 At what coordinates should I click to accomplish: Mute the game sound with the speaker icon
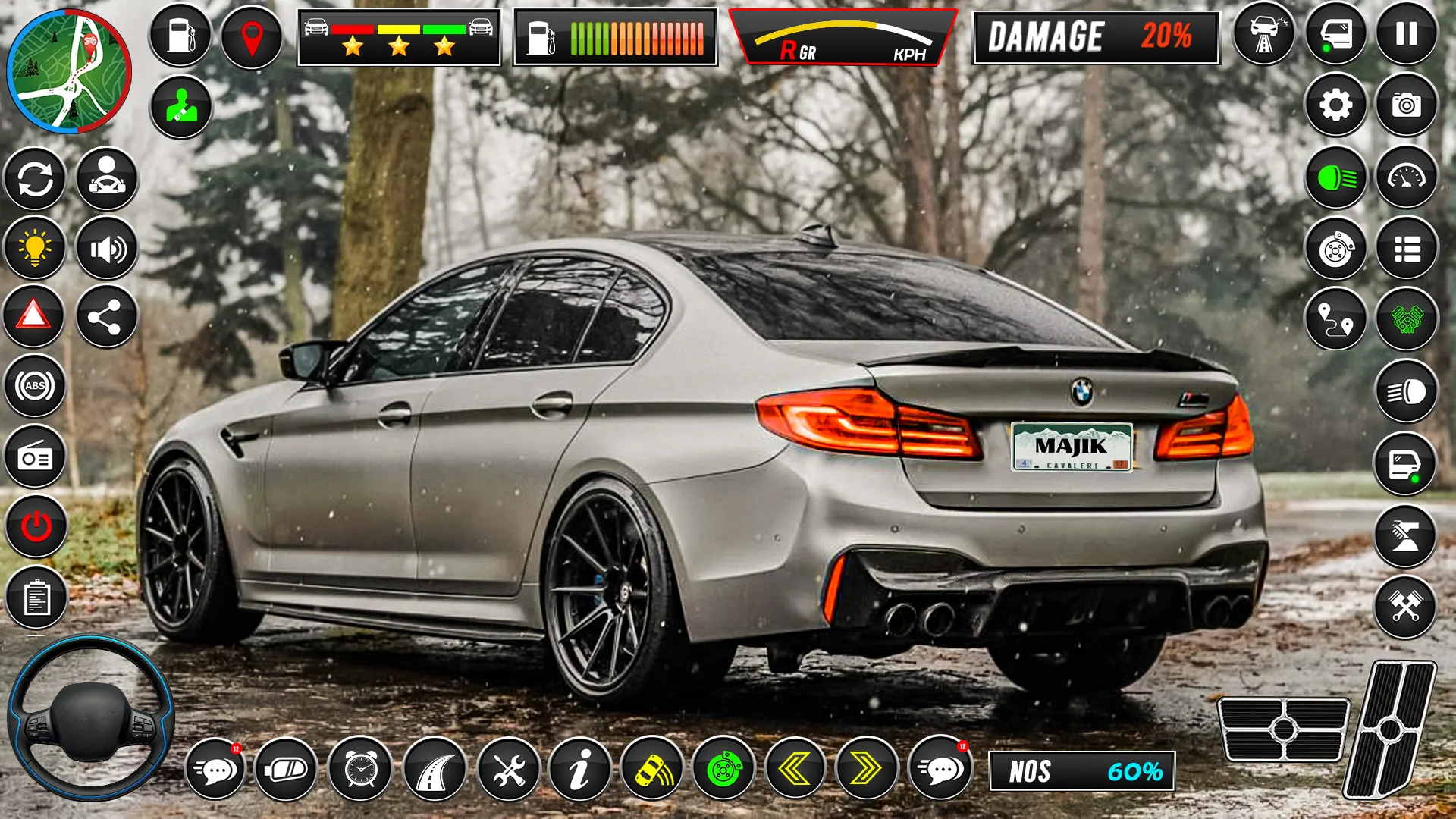[x=106, y=246]
